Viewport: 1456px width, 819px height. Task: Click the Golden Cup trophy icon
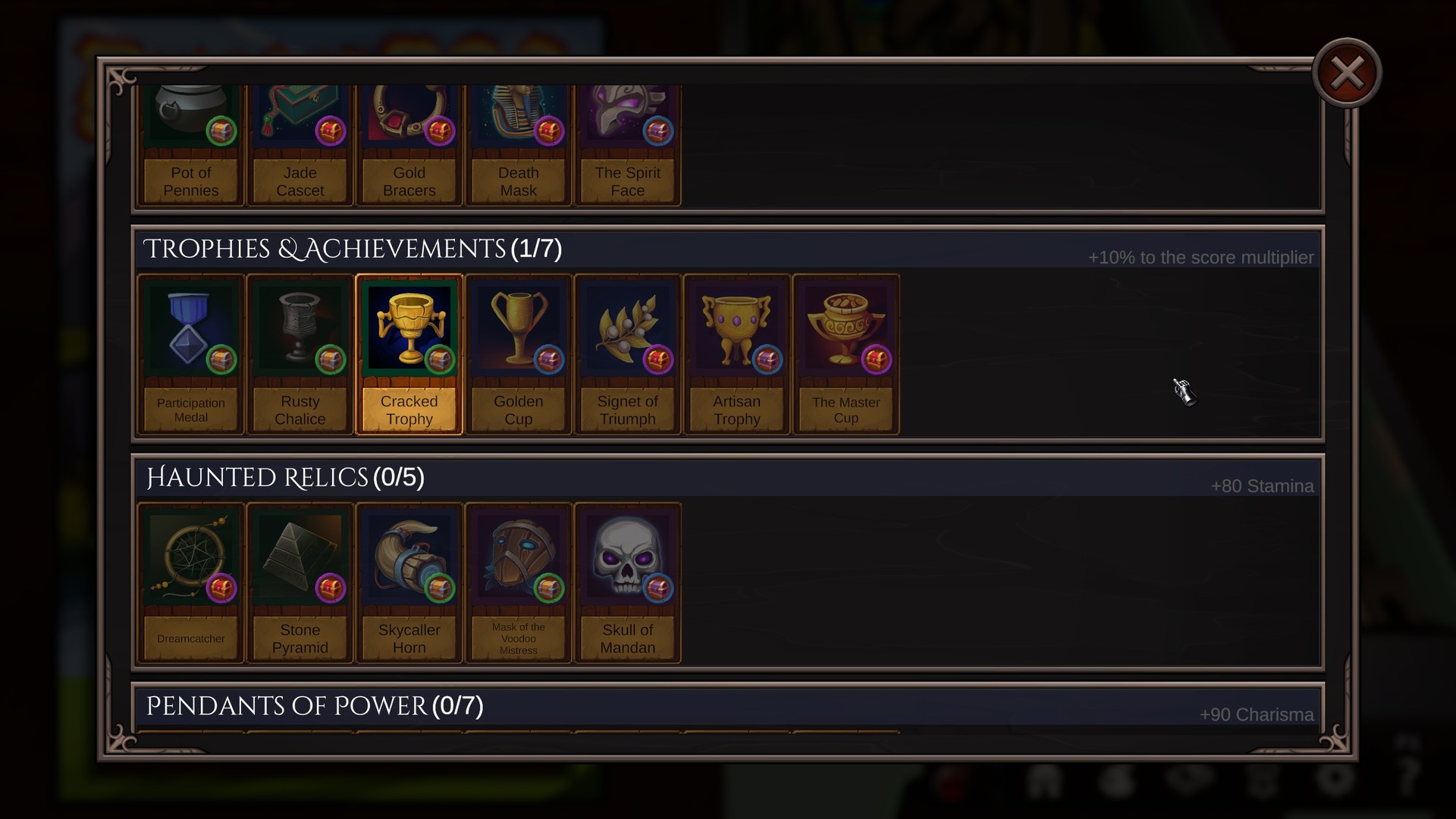(518, 326)
